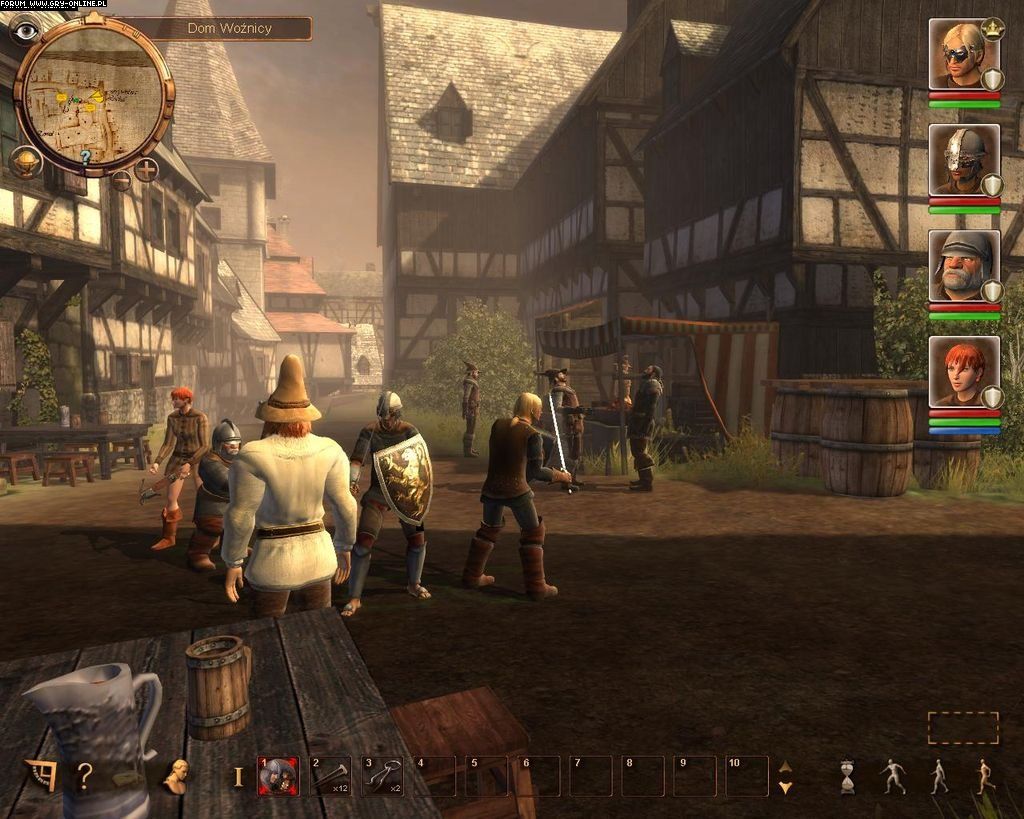The width and height of the screenshot is (1024, 819).
Task: Click the blue question mark map marker
Action: 86,157
